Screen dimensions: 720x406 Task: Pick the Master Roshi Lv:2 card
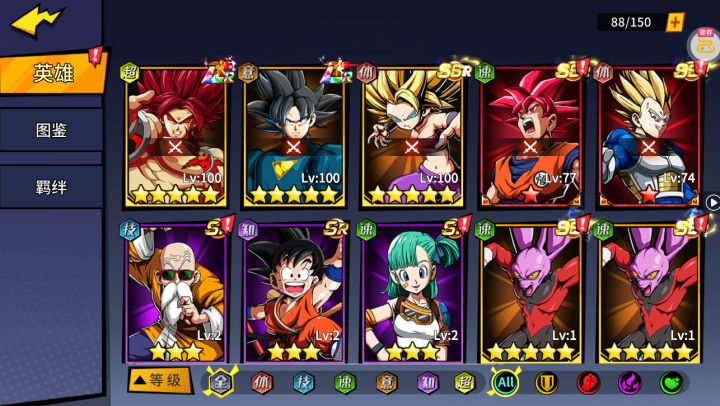pyautogui.click(x=176, y=292)
